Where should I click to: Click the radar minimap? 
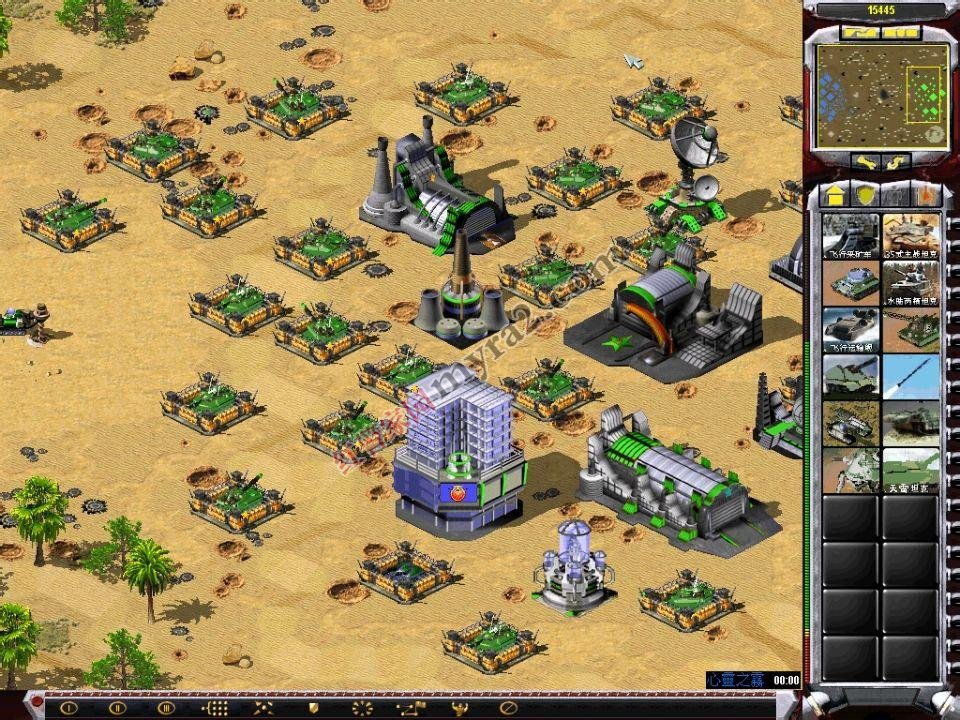pyautogui.click(x=880, y=96)
